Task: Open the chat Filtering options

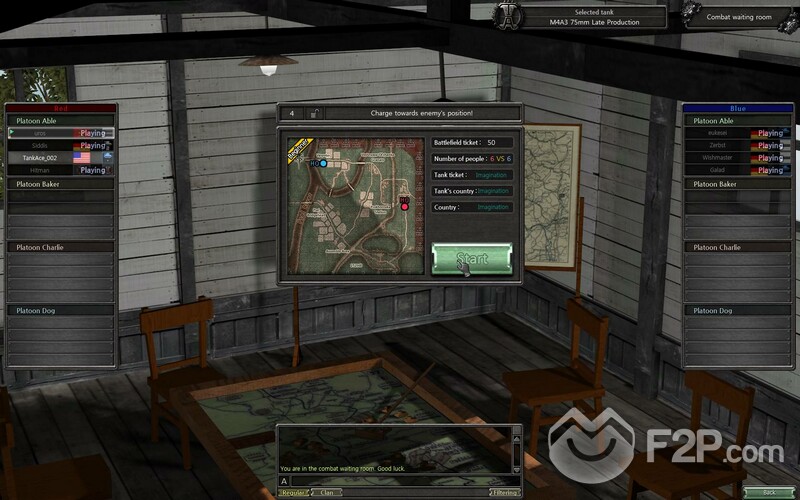Action: pyautogui.click(x=506, y=492)
